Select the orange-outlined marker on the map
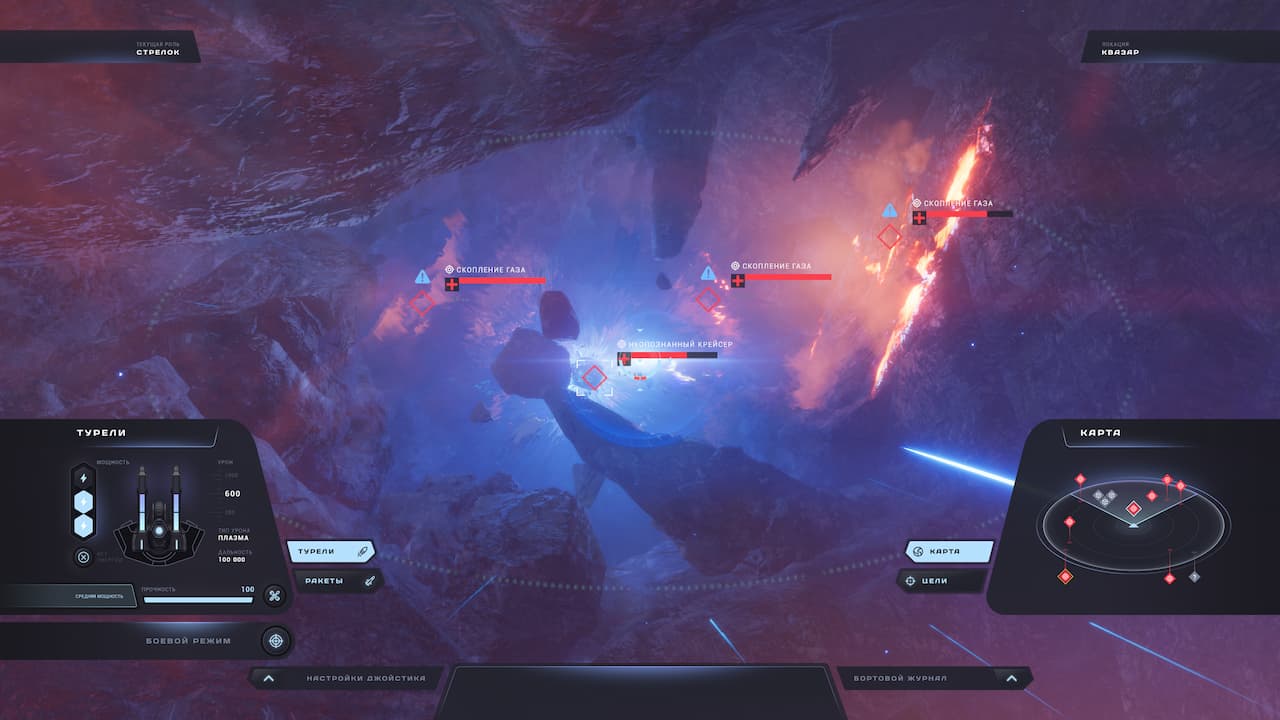 tap(1065, 576)
